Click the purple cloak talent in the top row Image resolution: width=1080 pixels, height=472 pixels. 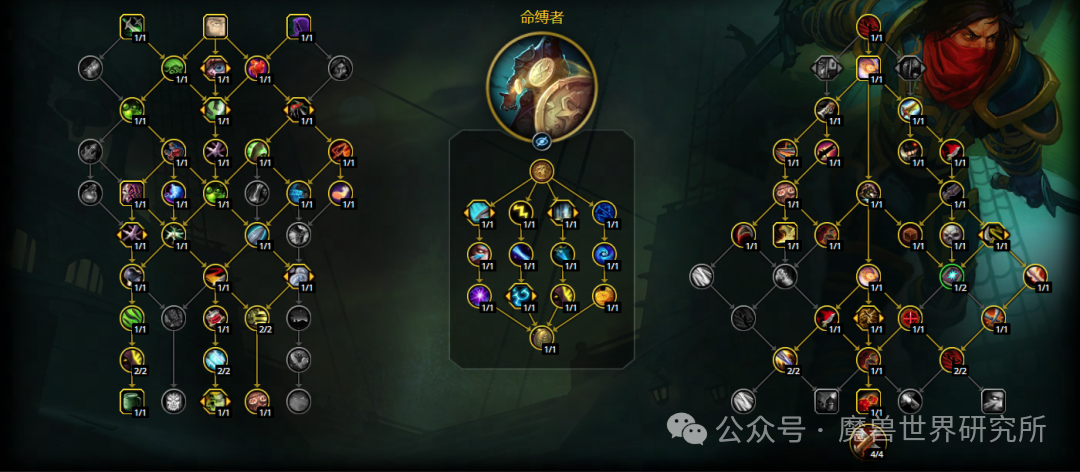pos(299,26)
